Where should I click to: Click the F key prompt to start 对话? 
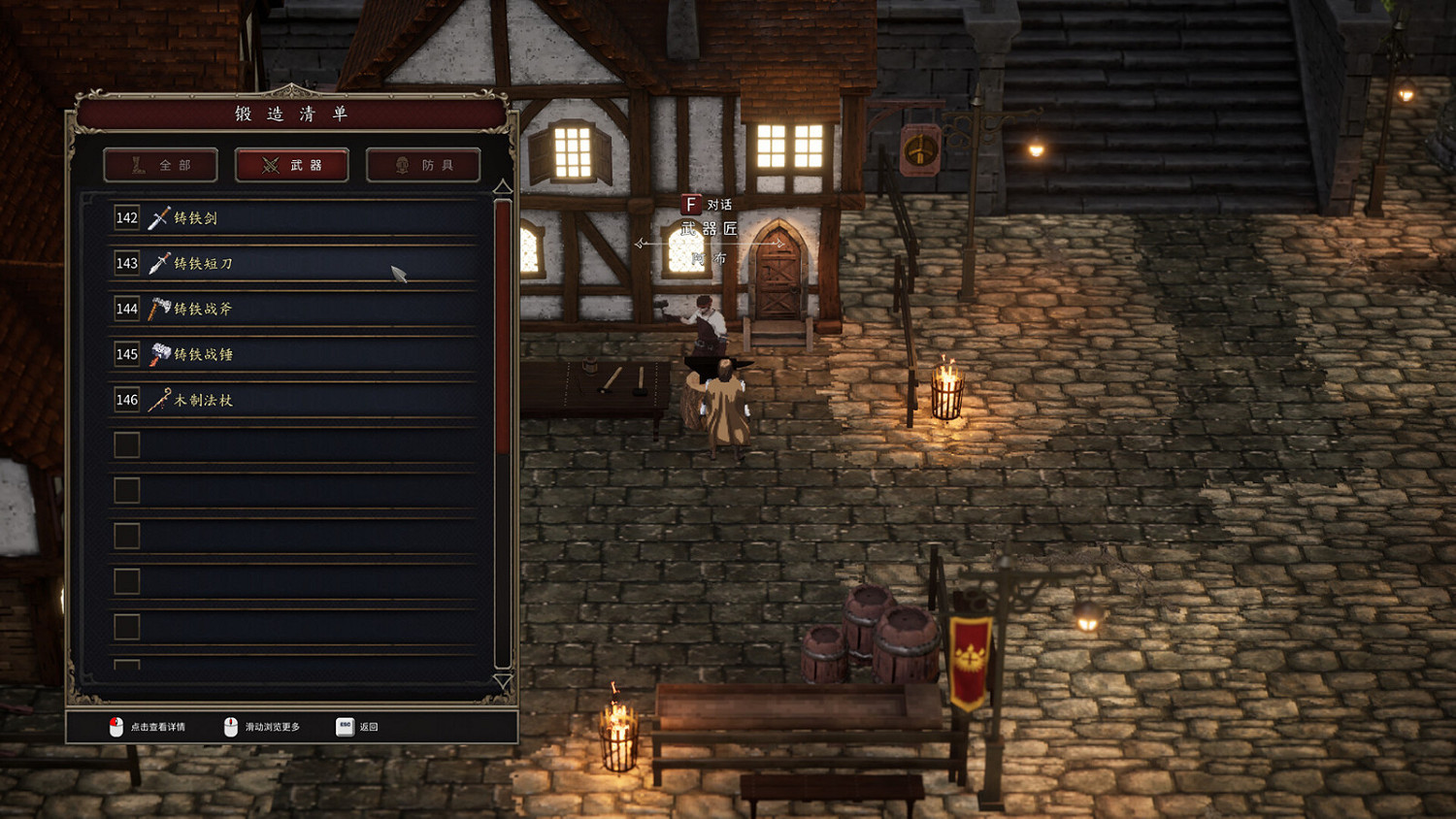[690, 205]
